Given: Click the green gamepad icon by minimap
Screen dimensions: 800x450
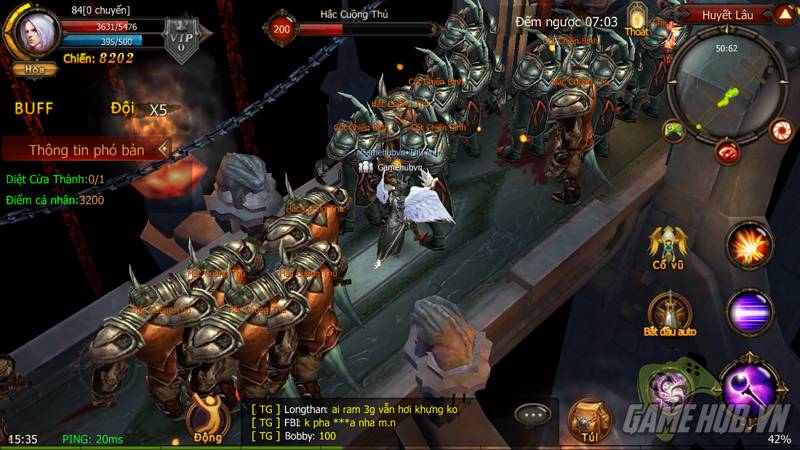Looking at the screenshot, I should click(x=675, y=130).
